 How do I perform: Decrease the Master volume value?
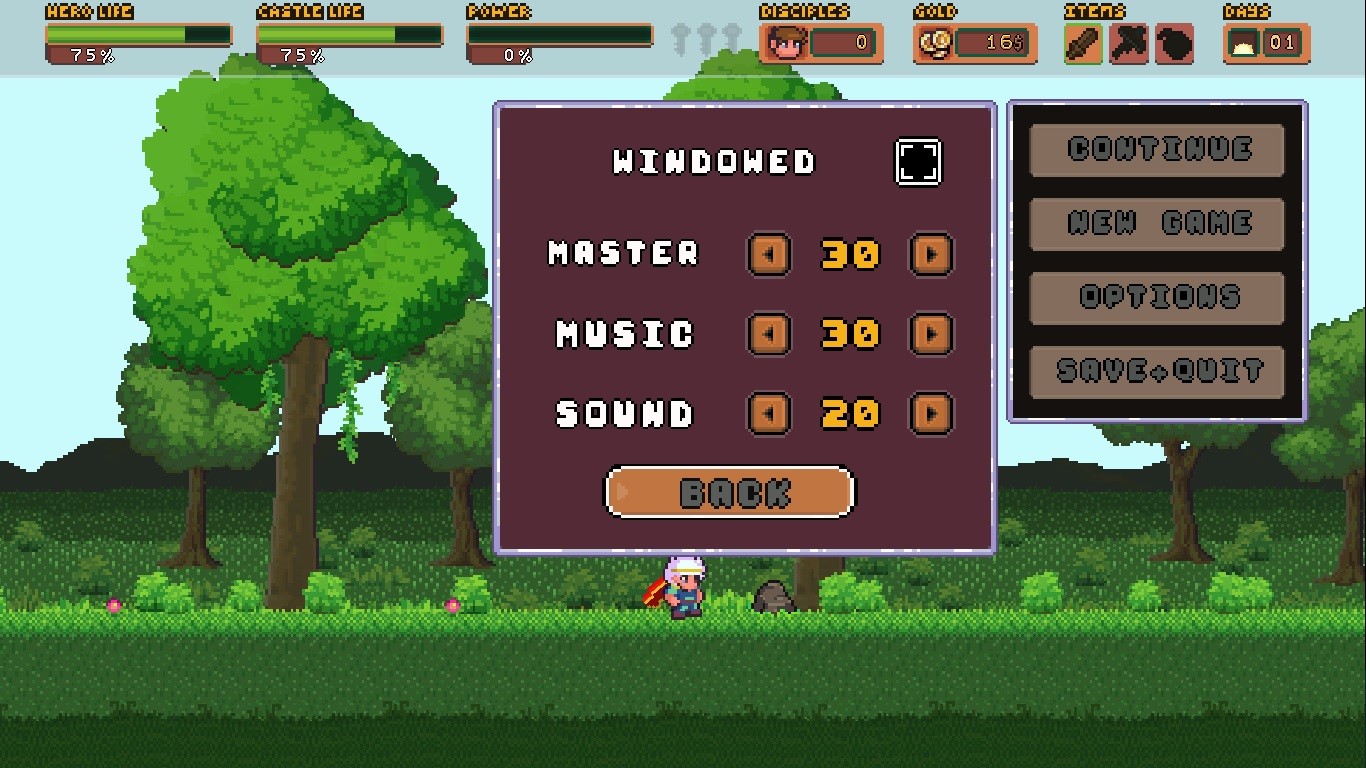[x=769, y=255]
